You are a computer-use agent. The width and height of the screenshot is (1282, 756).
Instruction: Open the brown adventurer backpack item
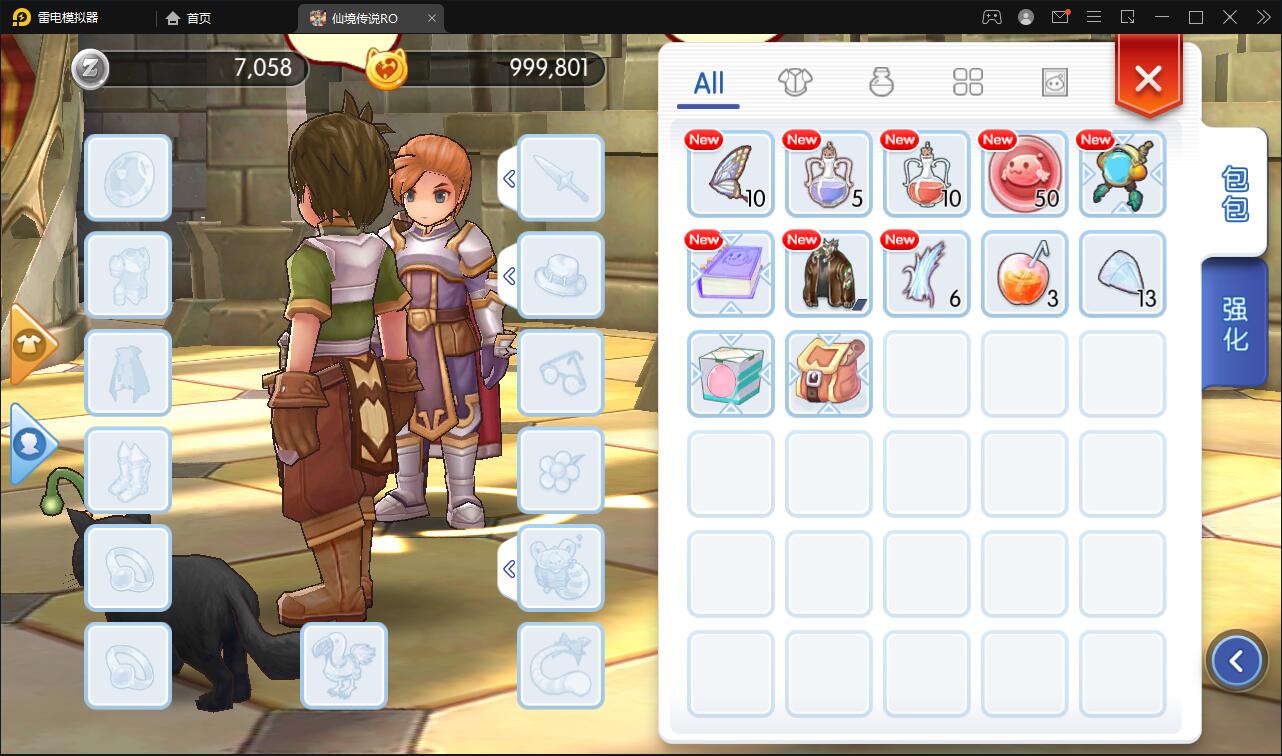coord(829,374)
